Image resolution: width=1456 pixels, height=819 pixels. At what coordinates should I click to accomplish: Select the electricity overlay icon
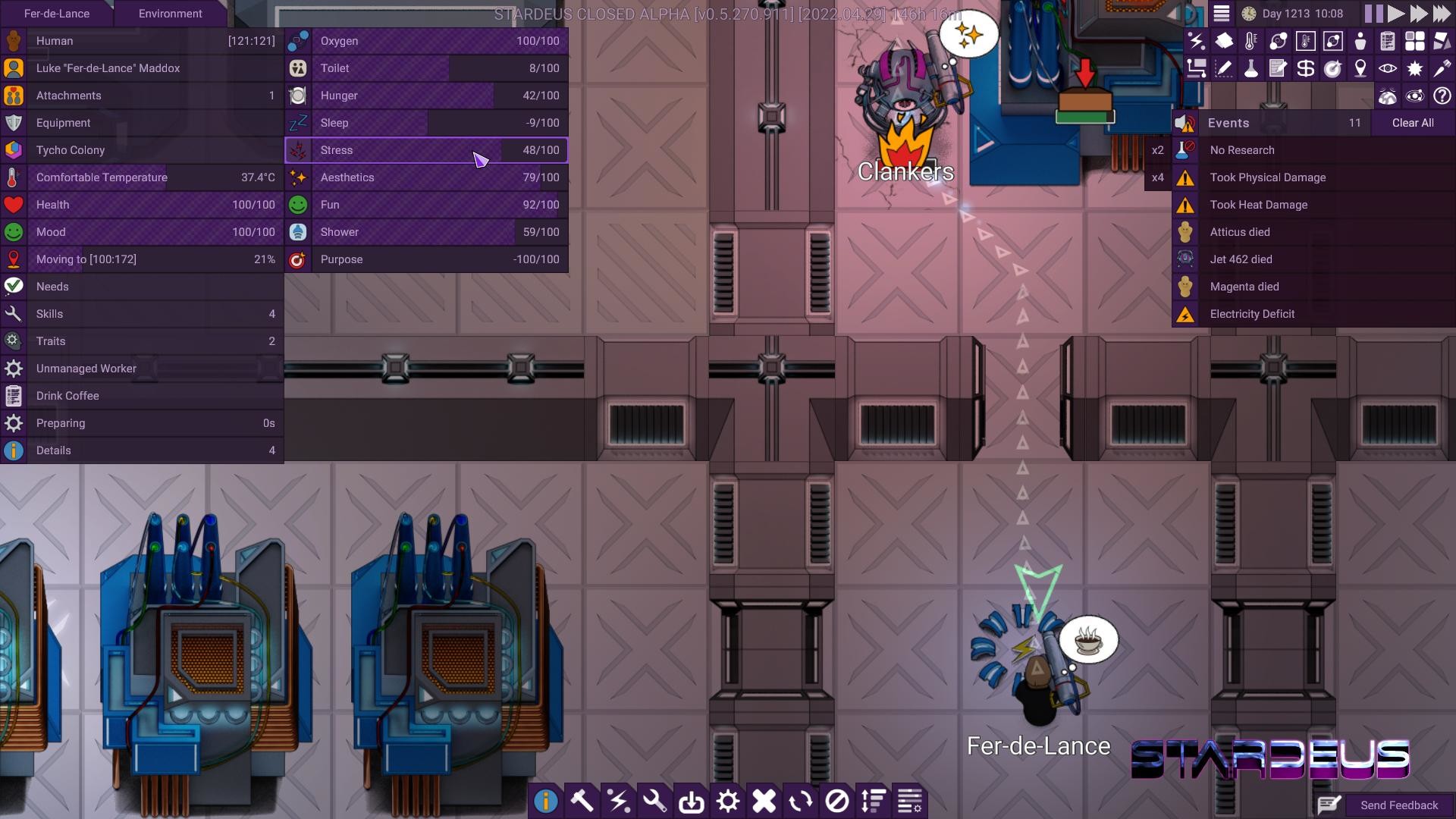[1198, 42]
